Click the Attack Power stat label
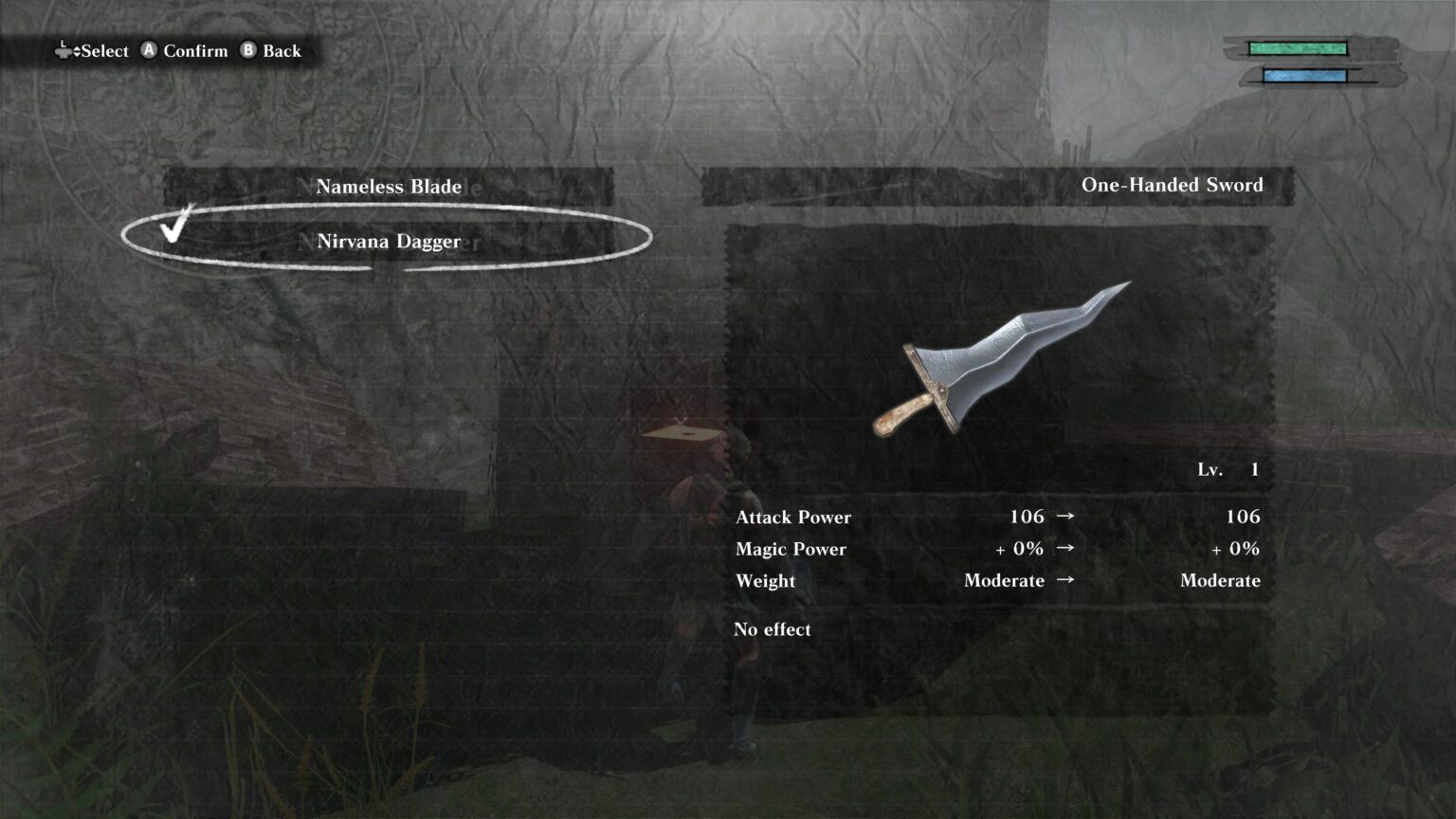Image resolution: width=1456 pixels, height=819 pixels. tap(793, 518)
